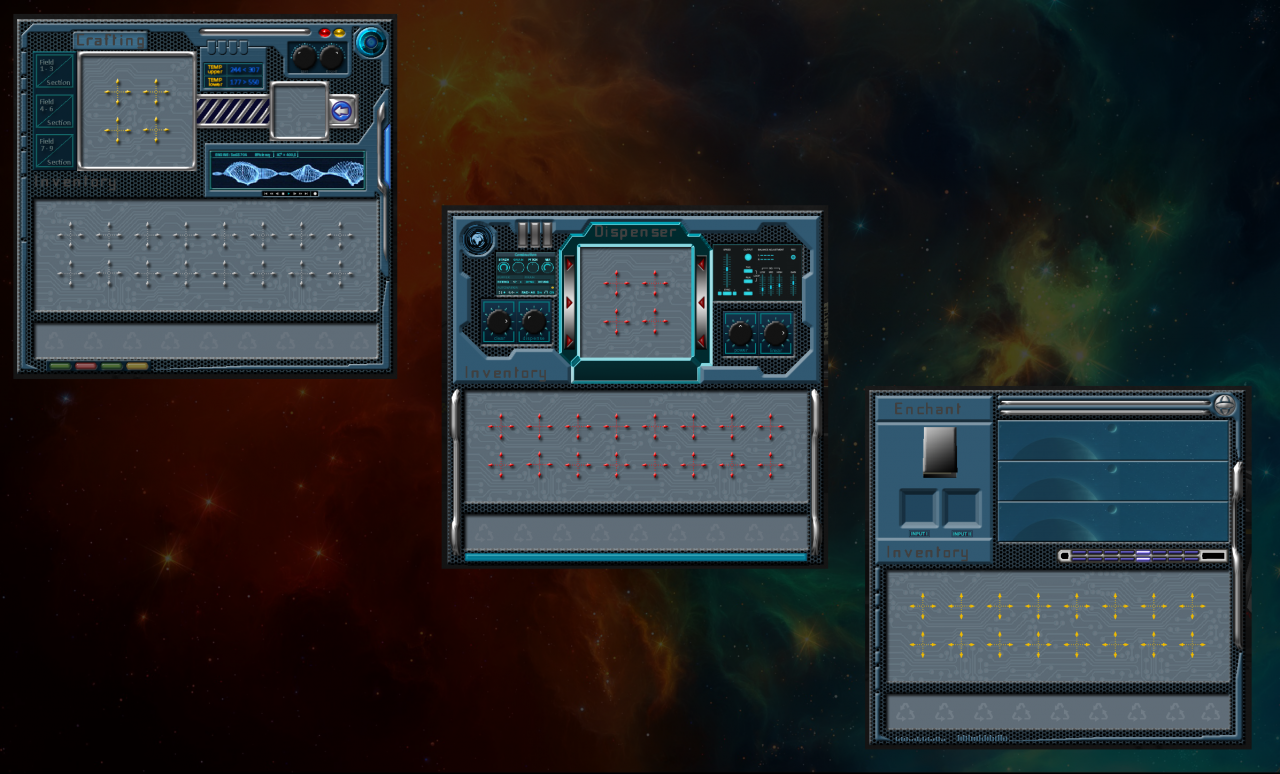Choose the bottom enchantment option row

click(x=1113, y=521)
